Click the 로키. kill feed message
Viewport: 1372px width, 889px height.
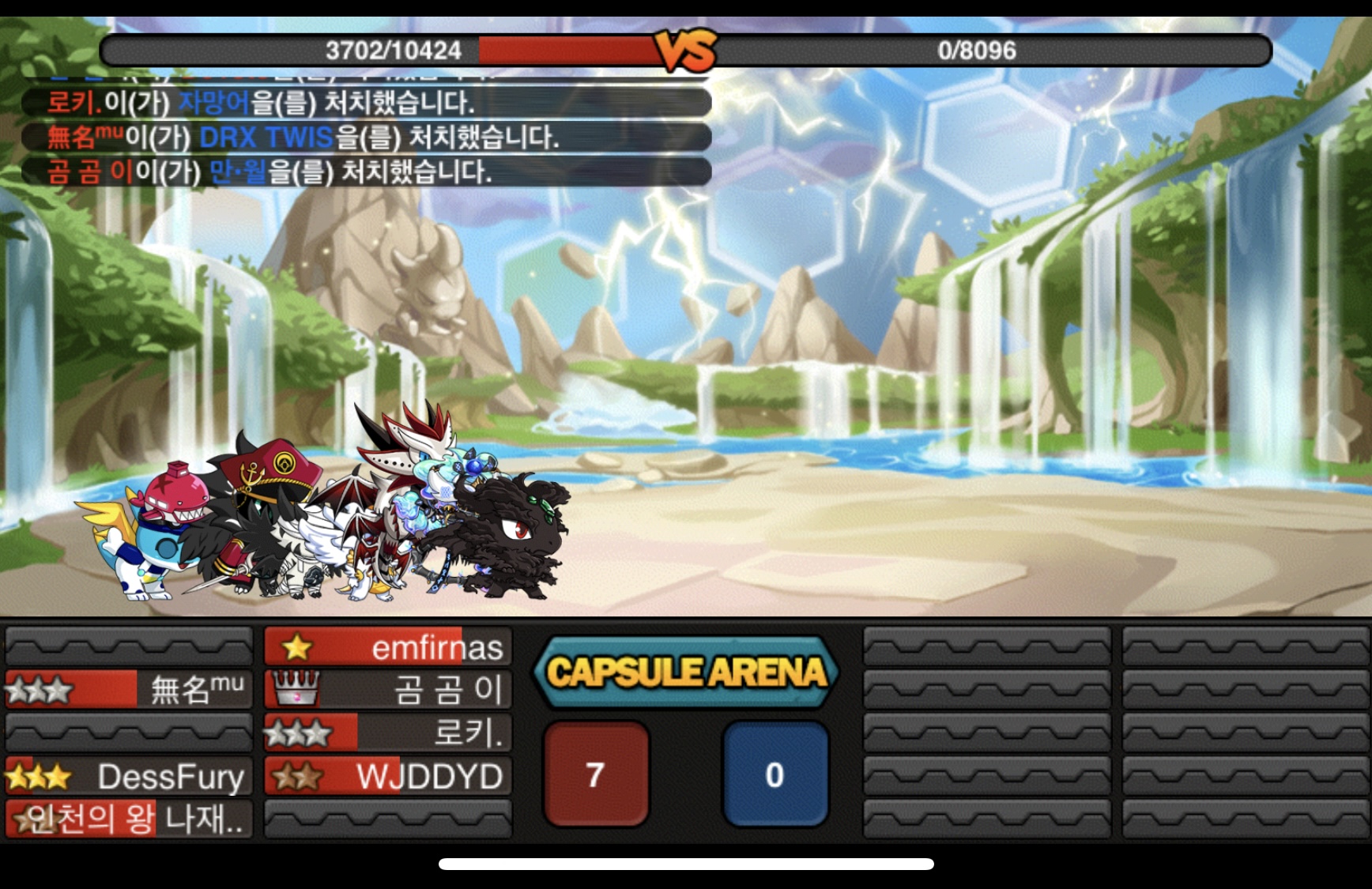[x=366, y=103]
